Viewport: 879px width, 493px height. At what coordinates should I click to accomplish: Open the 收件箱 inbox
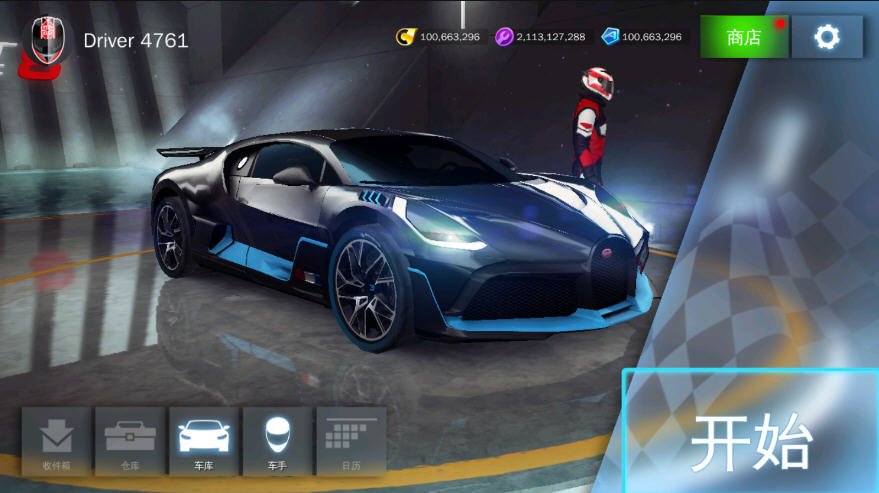click(x=56, y=440)
